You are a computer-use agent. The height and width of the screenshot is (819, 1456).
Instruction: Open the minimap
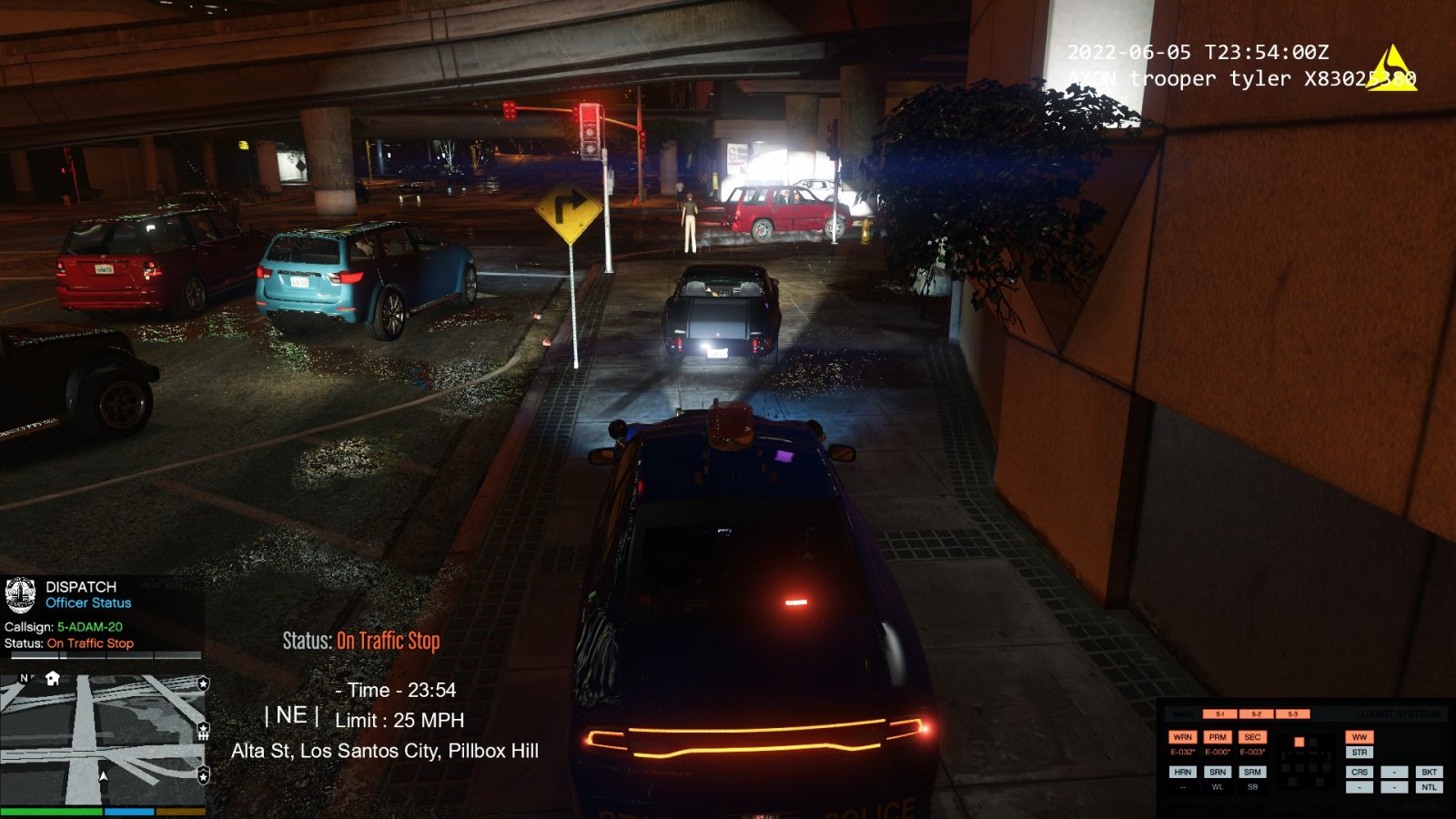coord(102,740)
